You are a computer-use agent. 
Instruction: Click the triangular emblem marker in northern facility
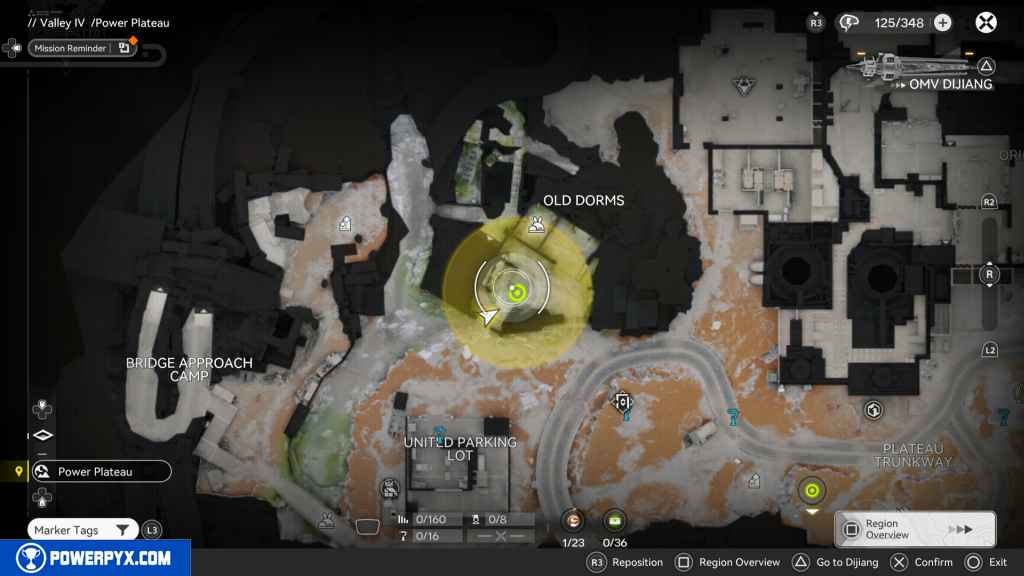coord(743,85)
